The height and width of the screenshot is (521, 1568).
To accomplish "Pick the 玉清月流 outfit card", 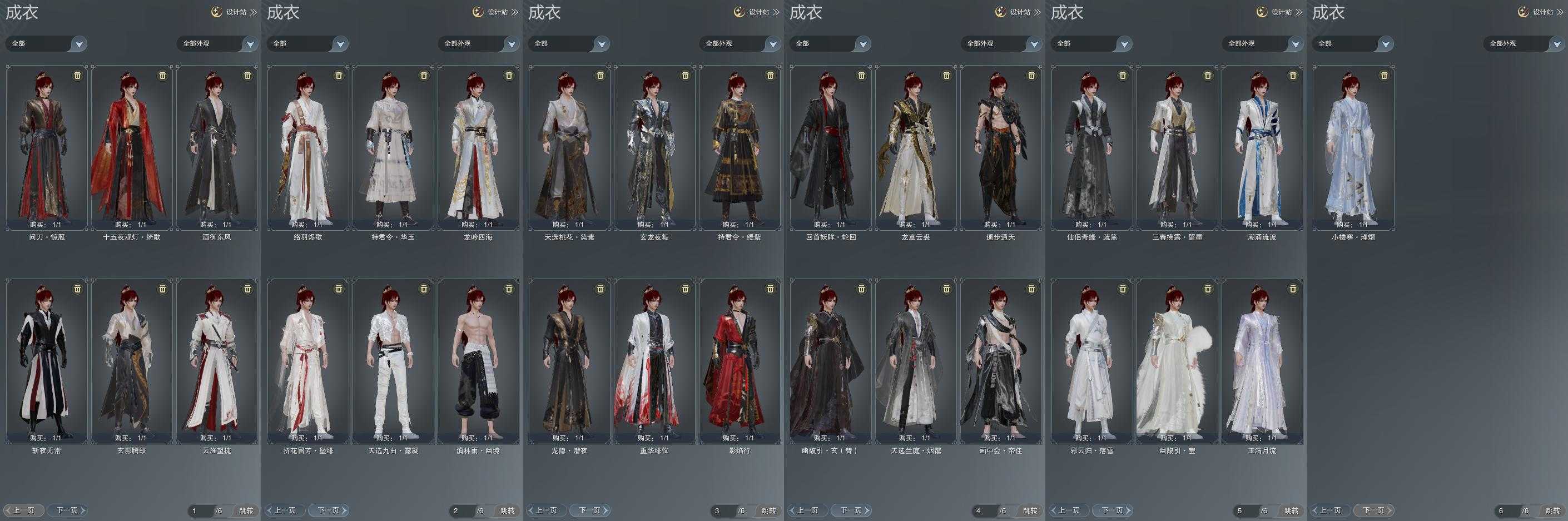I will pyautogui.click(x=1262, y=360).
